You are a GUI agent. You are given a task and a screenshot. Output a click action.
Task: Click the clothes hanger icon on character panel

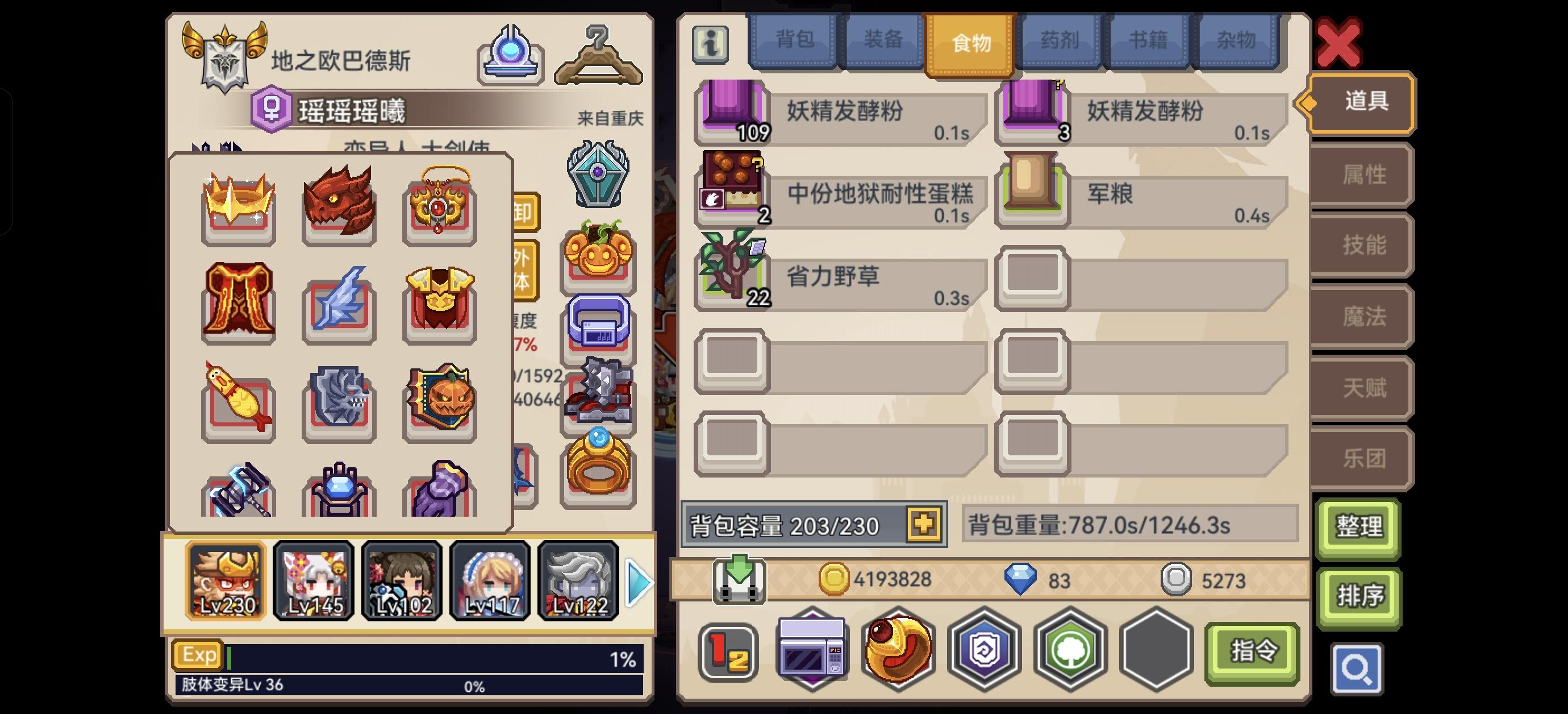[x=599, y=55]
